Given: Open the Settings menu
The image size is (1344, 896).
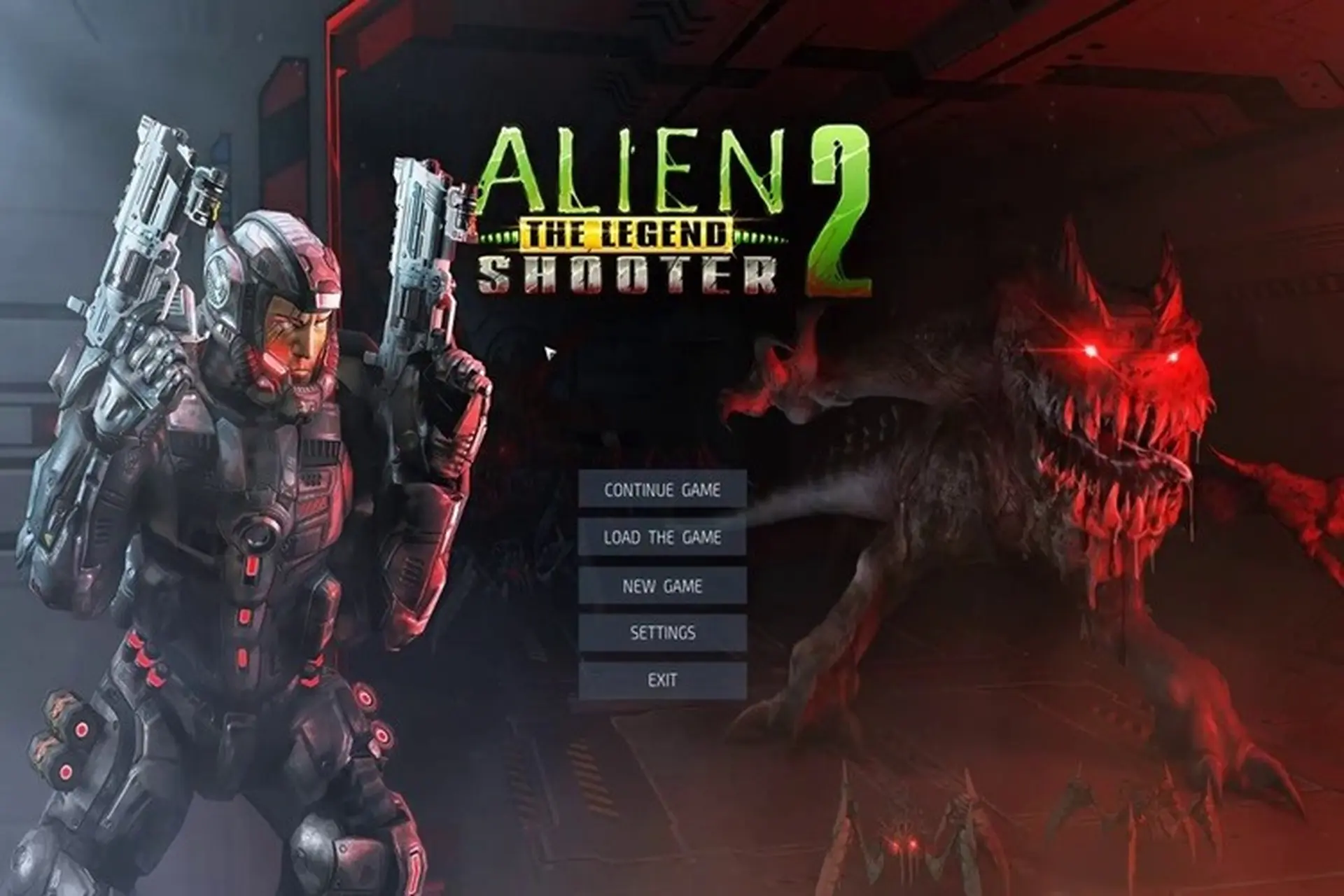Looking at the screenshot, I should [x=663, y=632].
